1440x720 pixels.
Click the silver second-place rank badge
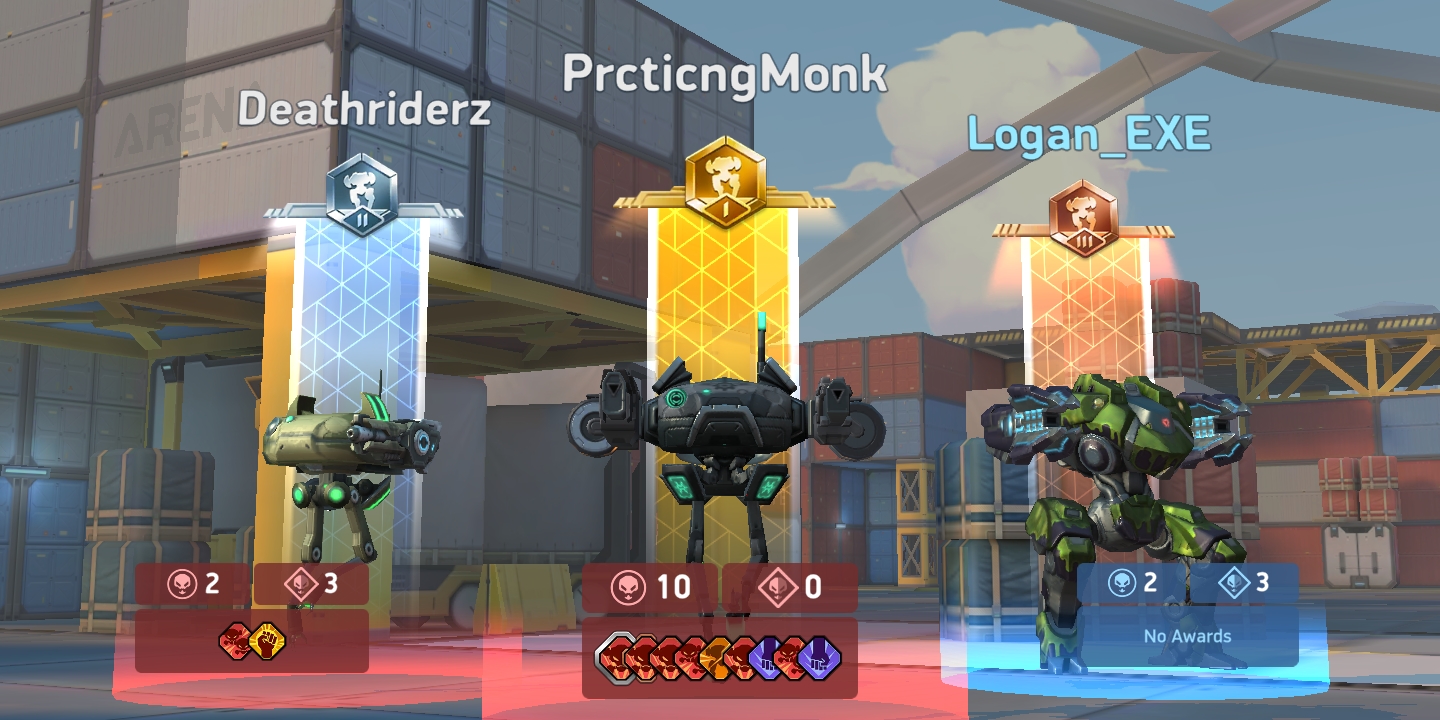point(362,196)
